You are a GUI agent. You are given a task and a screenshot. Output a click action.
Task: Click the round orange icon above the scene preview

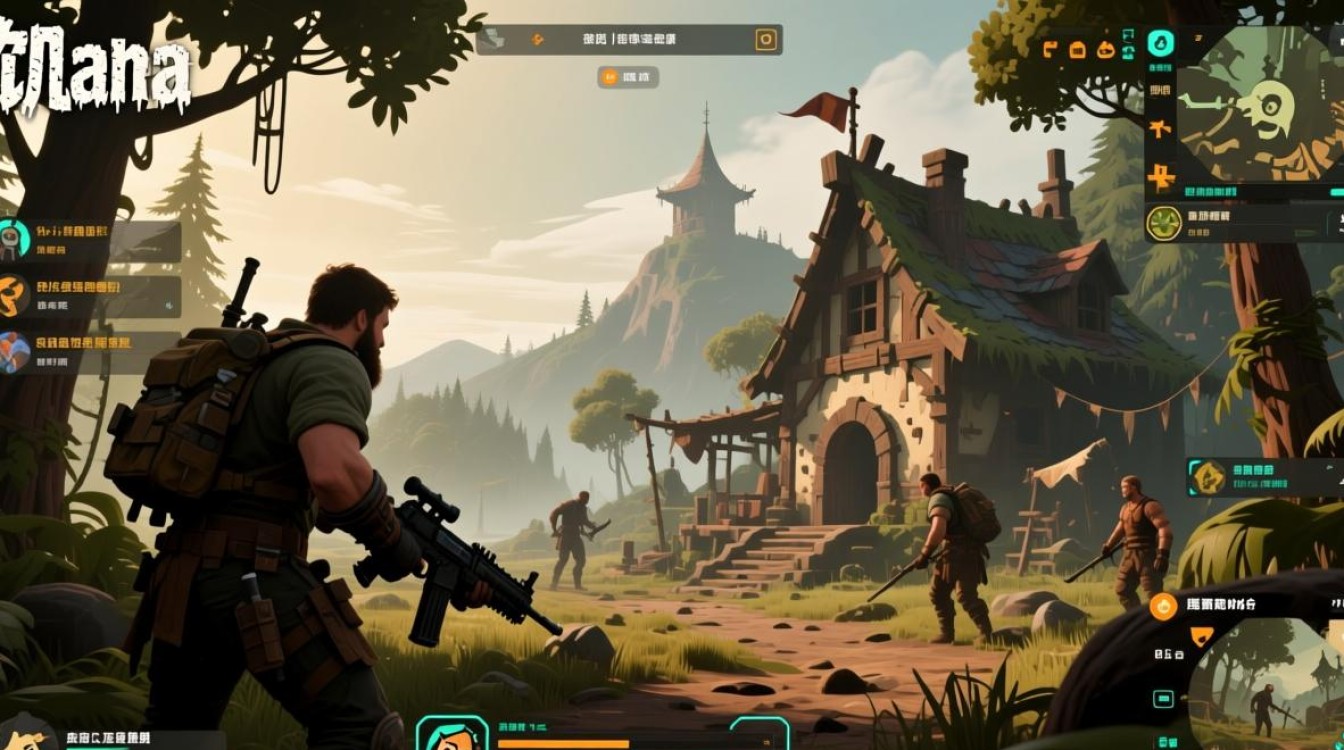(x=1163, y=605)
